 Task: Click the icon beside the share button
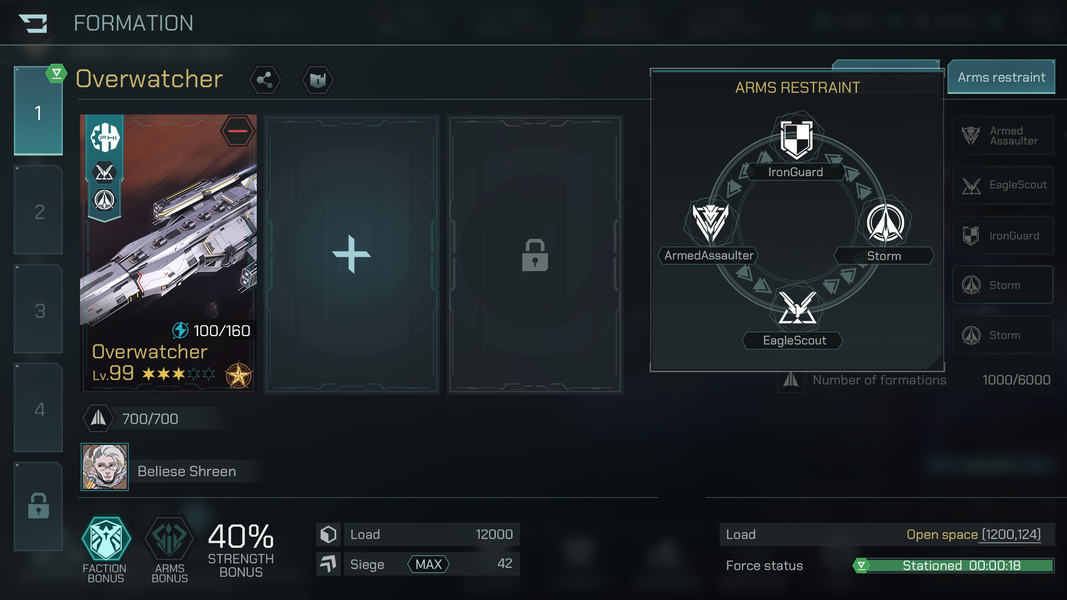click(317, 80)
